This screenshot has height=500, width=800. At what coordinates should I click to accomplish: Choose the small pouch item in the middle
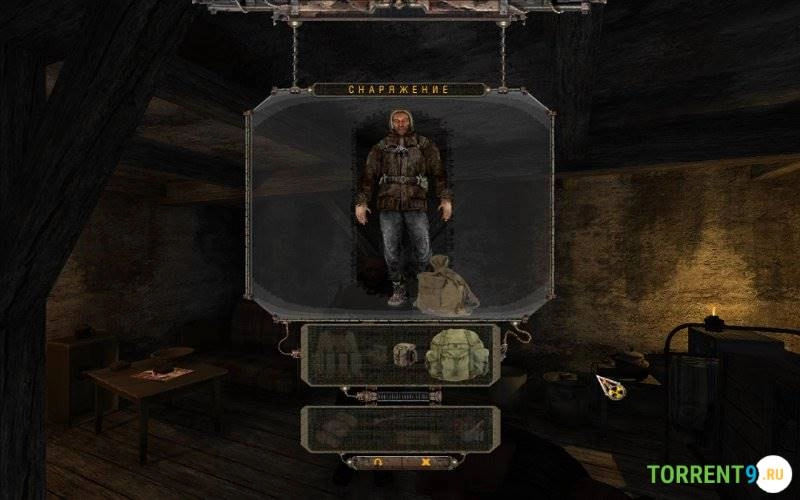coord(403,356)
